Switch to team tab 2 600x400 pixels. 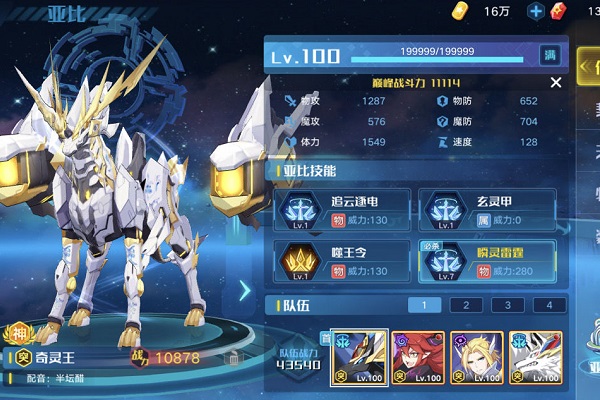(465, 305)
